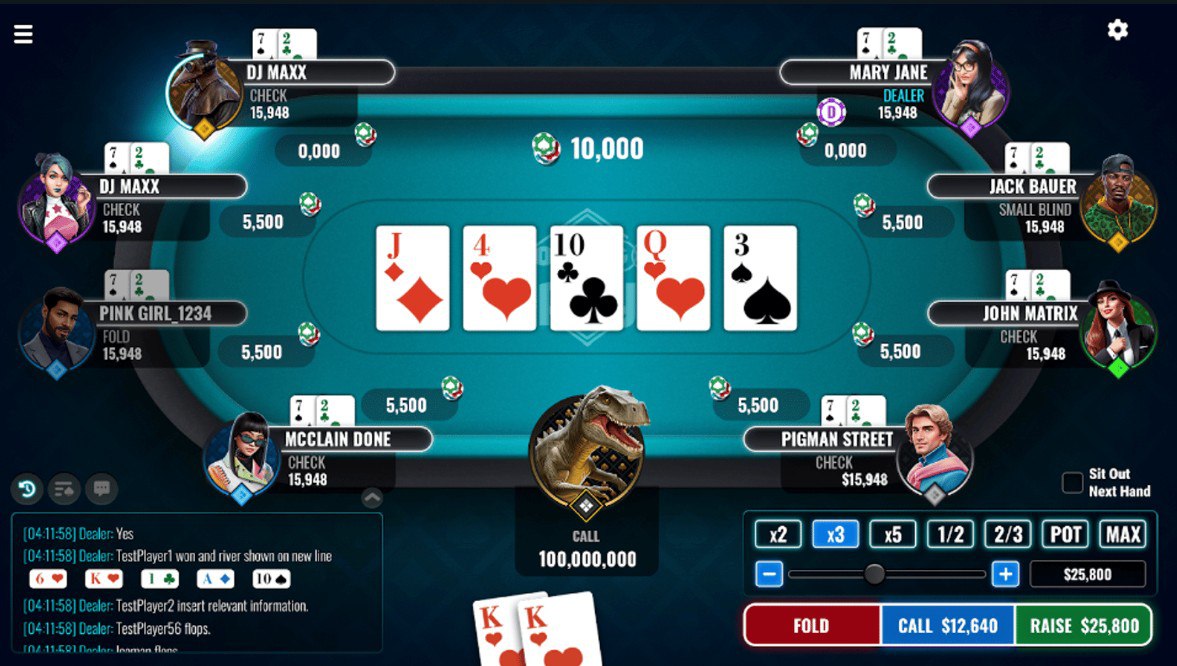Choose the x3 bet multiplier

pyautogui.click(x=835, y=535)
